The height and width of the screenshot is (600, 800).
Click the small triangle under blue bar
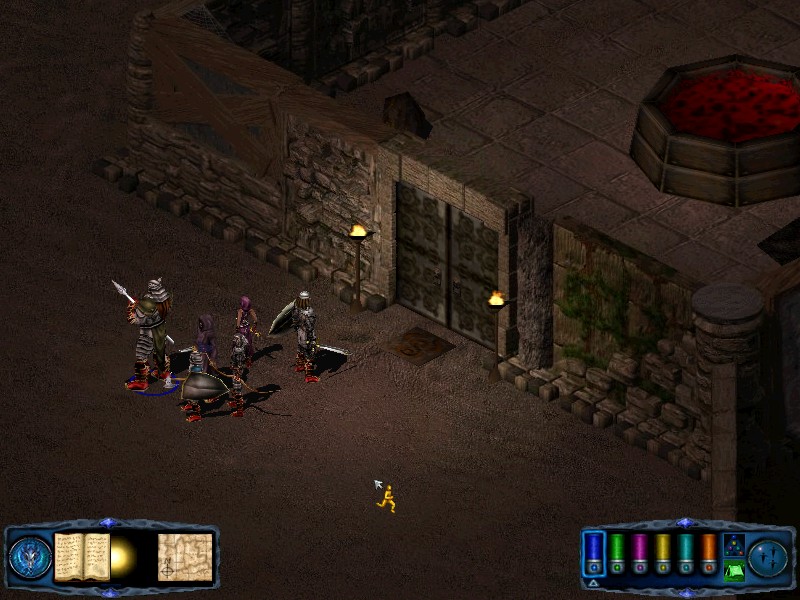594,583
